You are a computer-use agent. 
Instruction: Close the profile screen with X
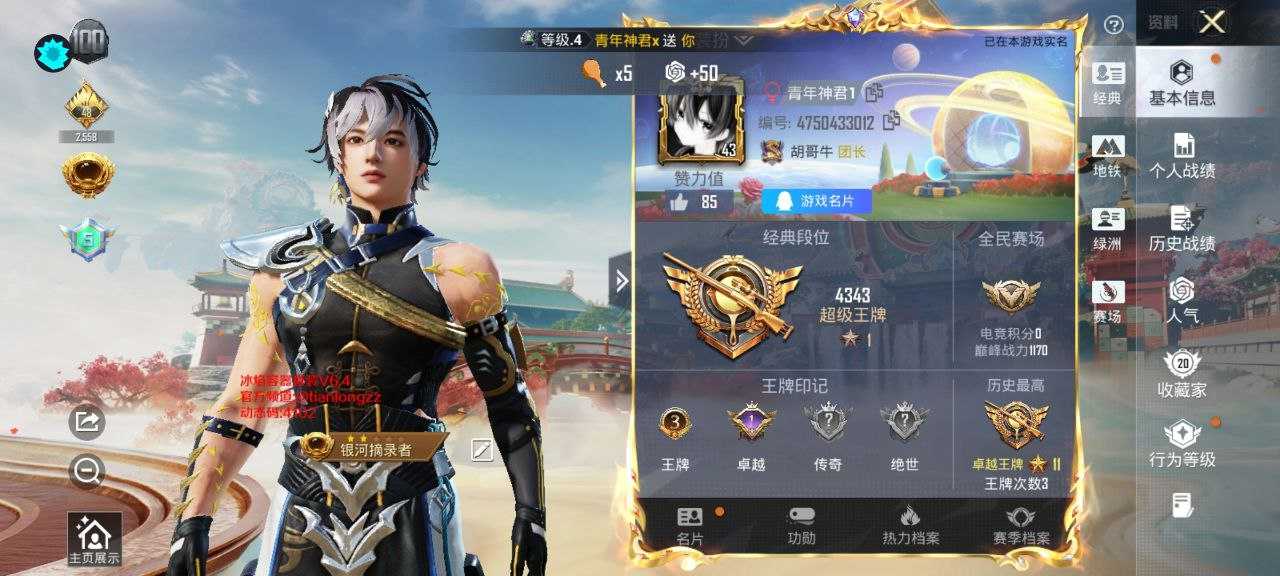tap(1212, 22)
